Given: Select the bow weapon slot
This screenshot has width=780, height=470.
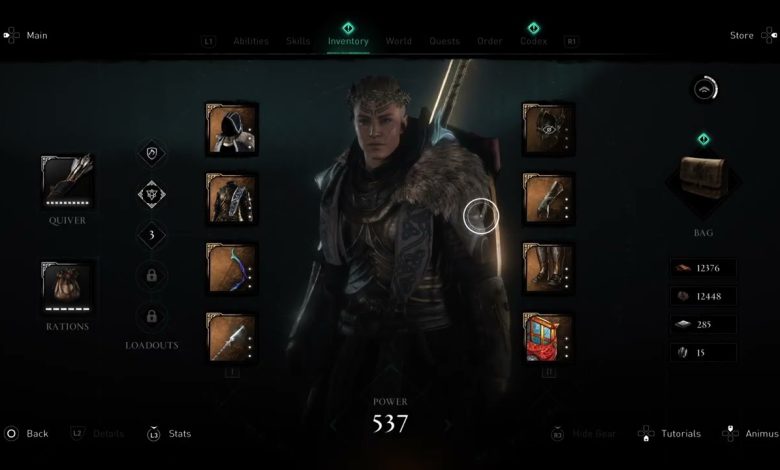Looking at the screenshot, I should [231, 268].
